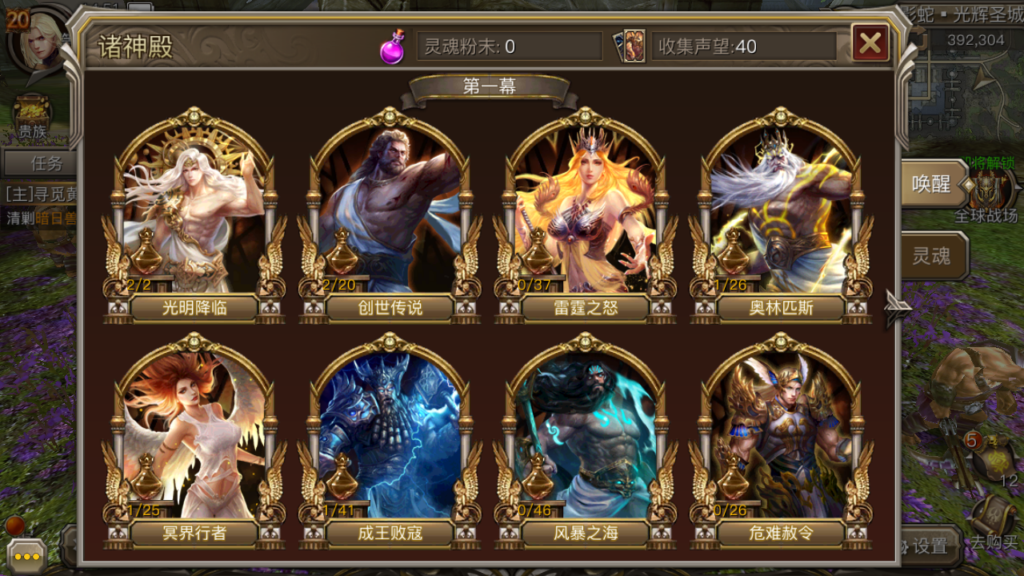Select the 创世传说 god card
1024x576 pixels.
(x=389, y=215)
